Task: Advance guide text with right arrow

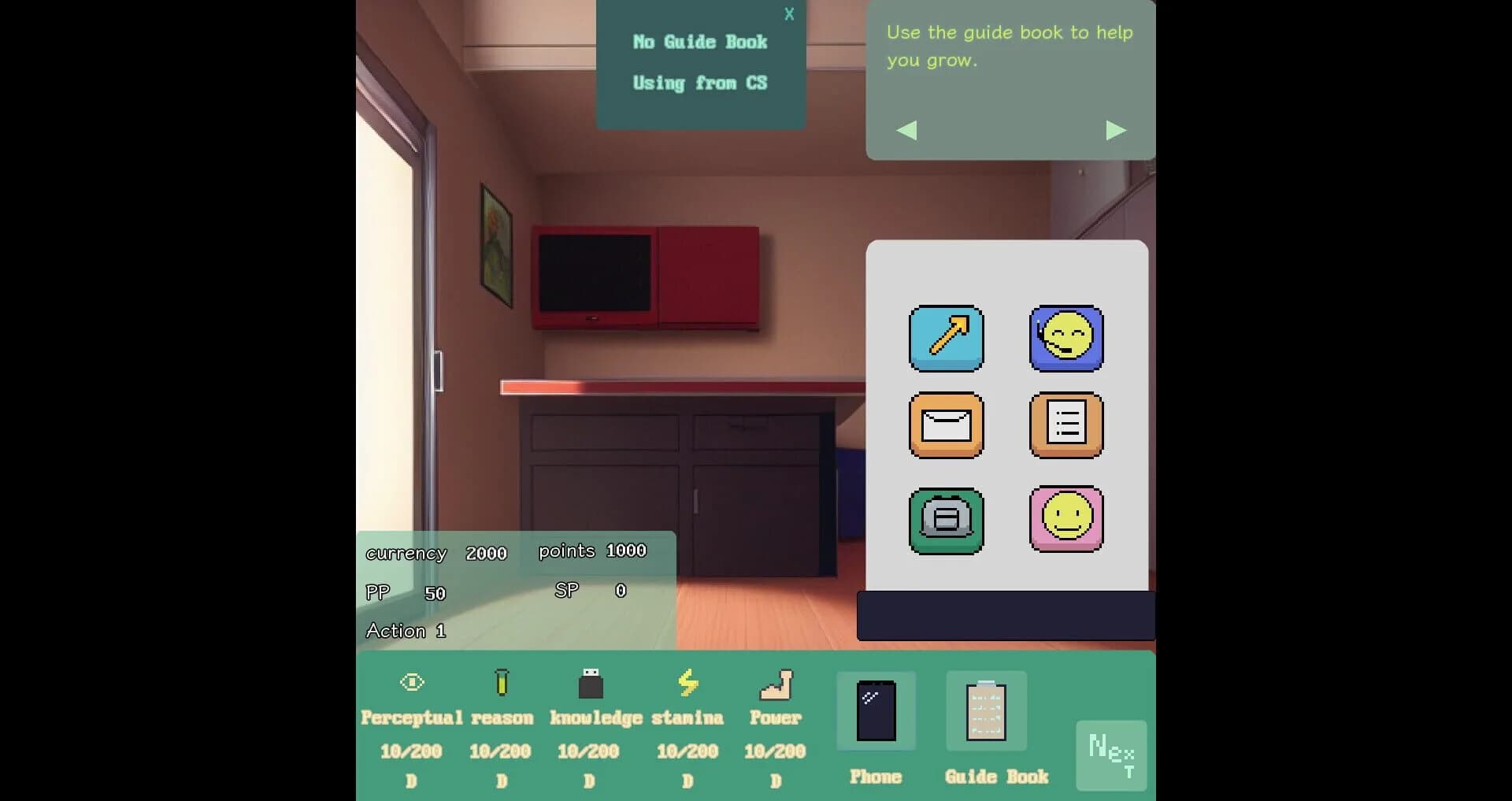Action: point(1116,130)
